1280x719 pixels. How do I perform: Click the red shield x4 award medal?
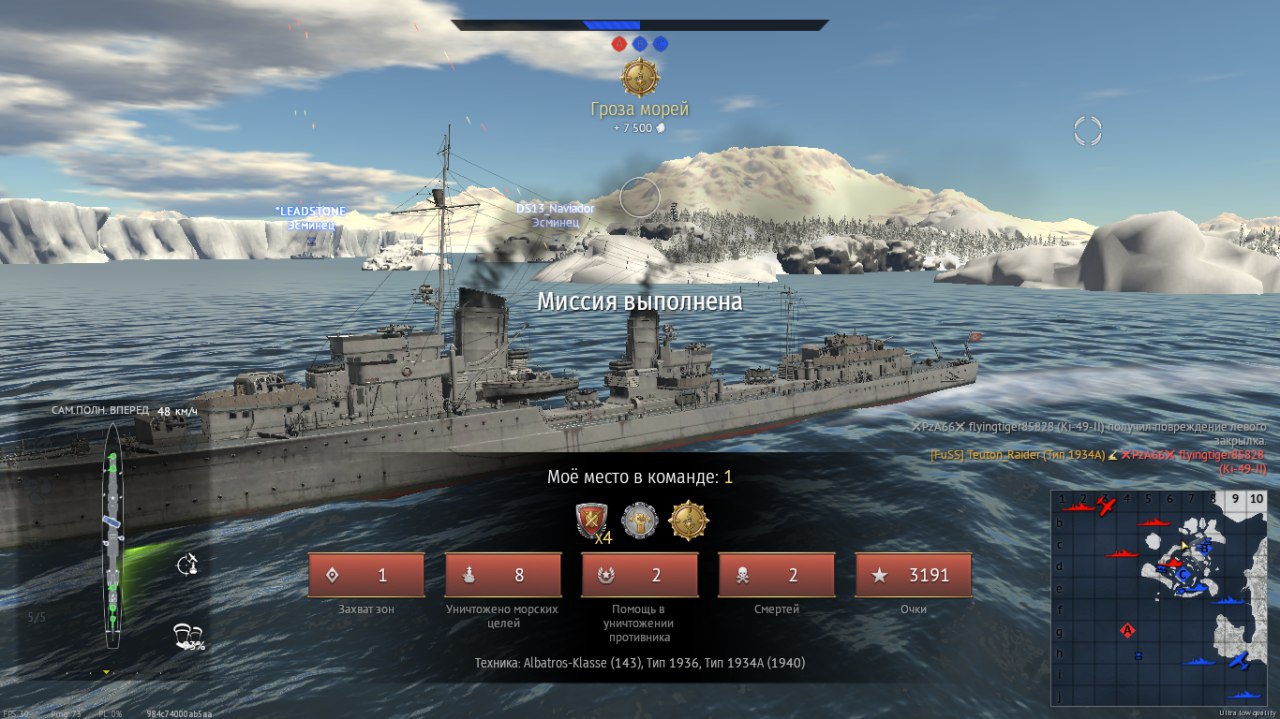click(591, 521)
